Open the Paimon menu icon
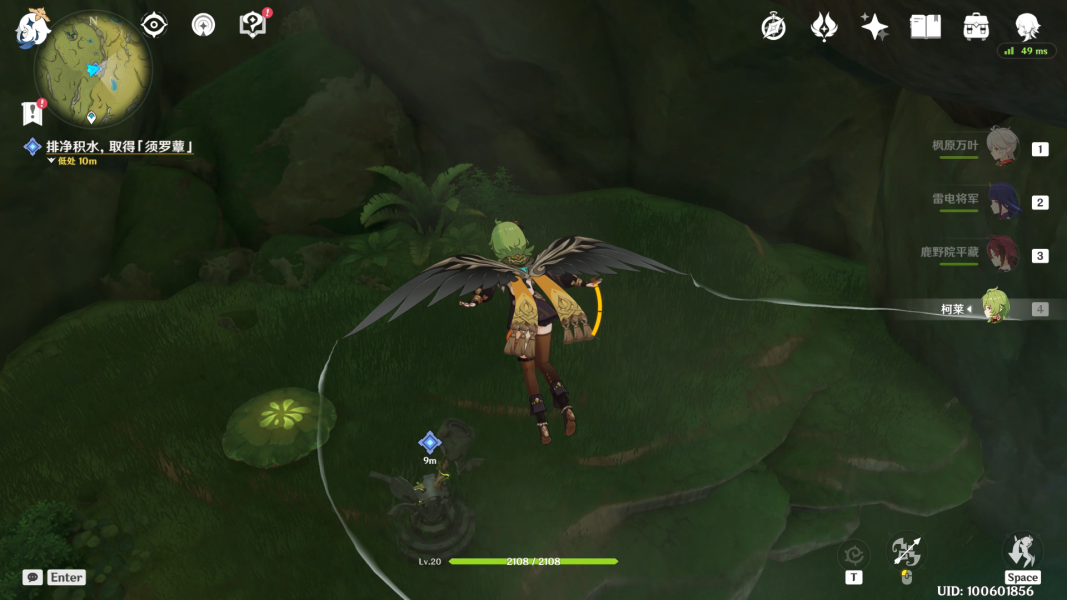 pos(31,27)
